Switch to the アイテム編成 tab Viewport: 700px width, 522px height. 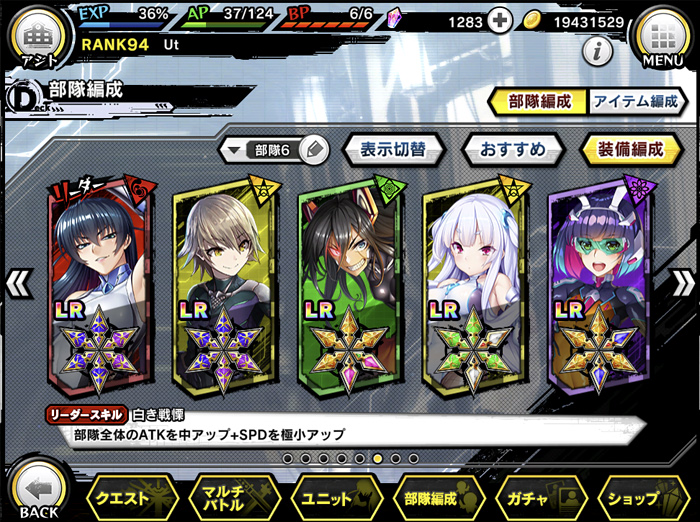click(x=634, y=101)
